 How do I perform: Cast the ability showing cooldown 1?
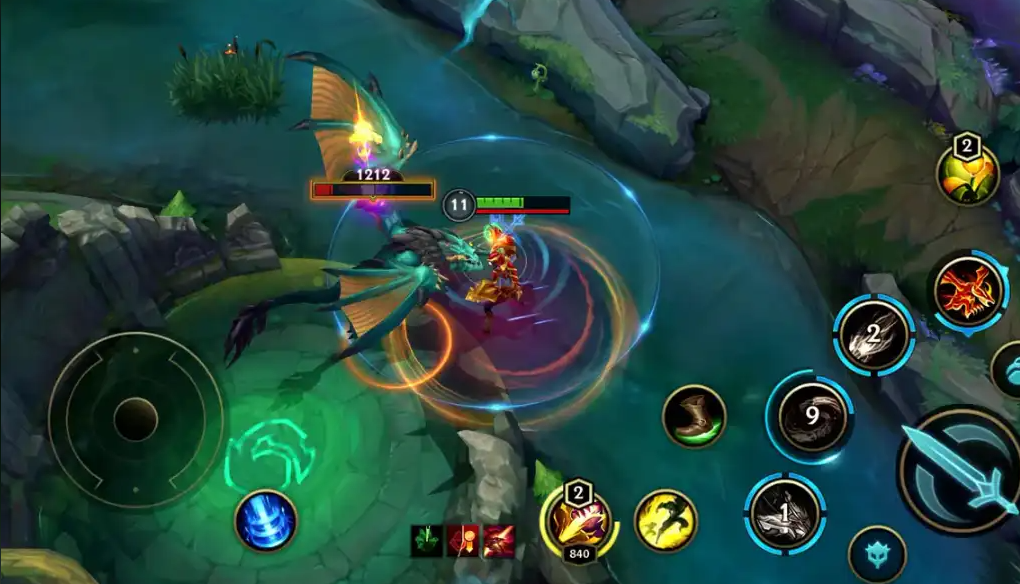point(784,514)
